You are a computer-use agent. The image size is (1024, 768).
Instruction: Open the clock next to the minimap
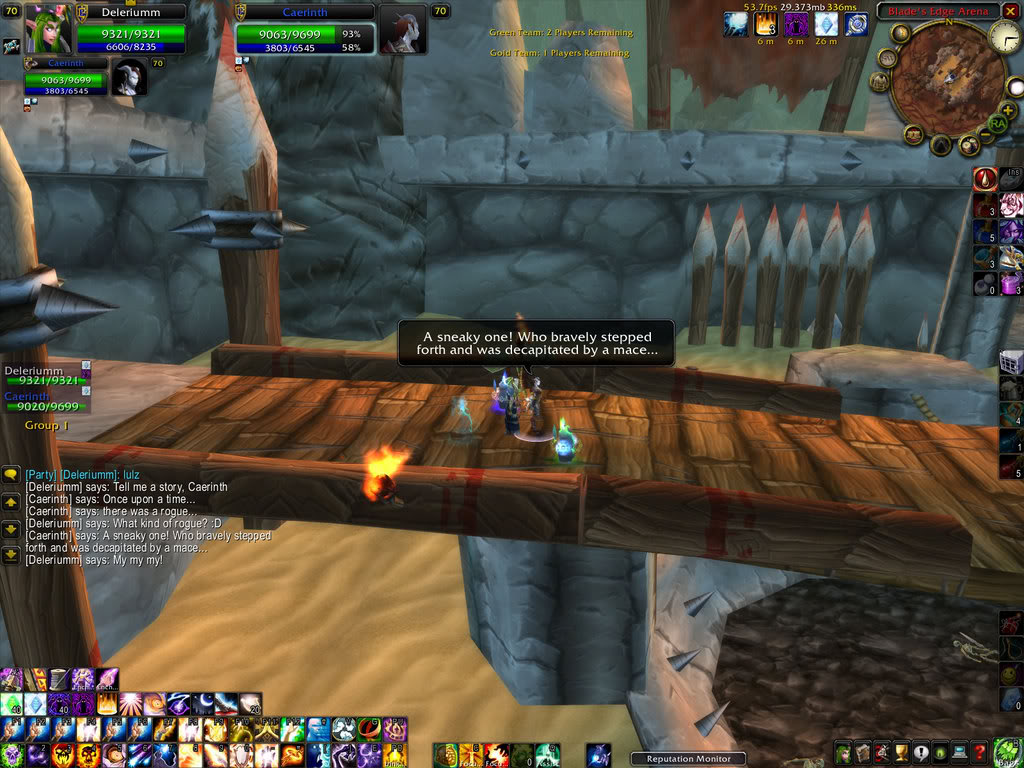coord(1004,38)
